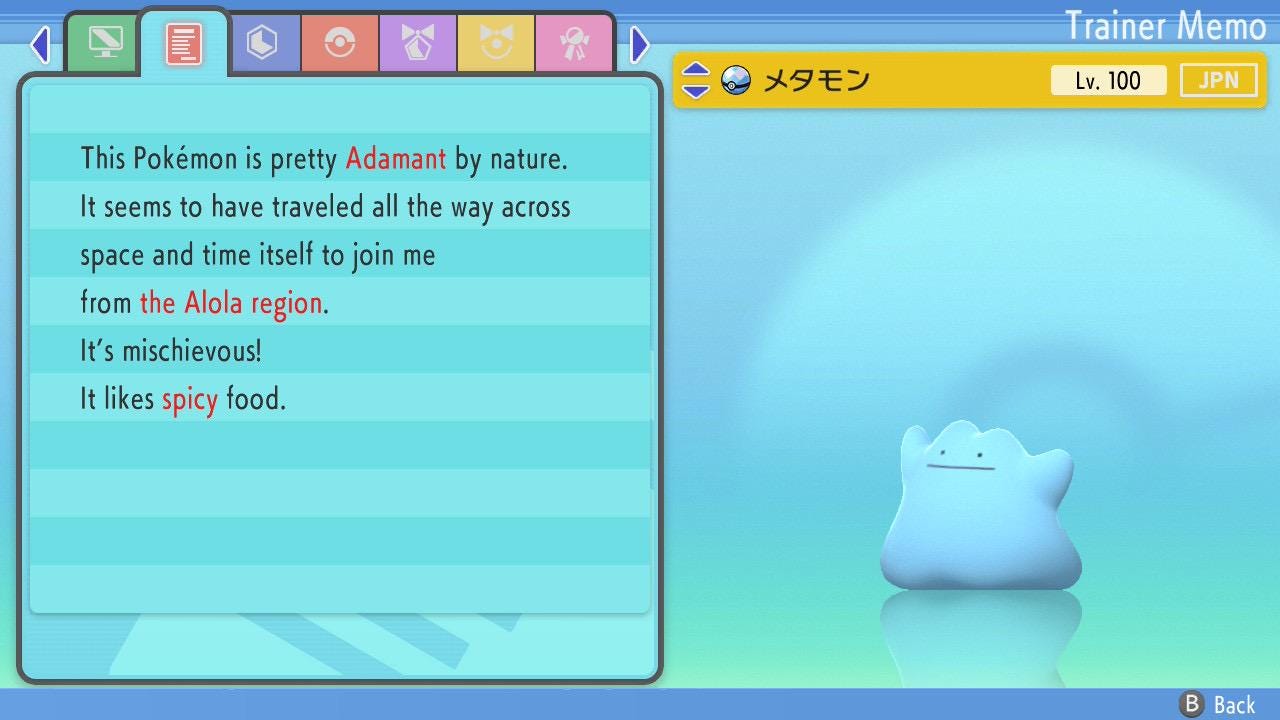Click the JPN language tag
Image resolution: width=1280 pixels, height=720 pixels.
pyautogui.click(x=1218, y=80)
